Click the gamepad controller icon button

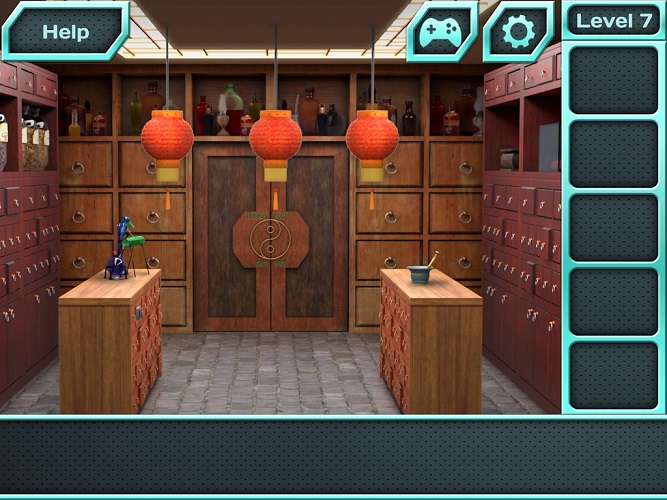tap(441, 32)
